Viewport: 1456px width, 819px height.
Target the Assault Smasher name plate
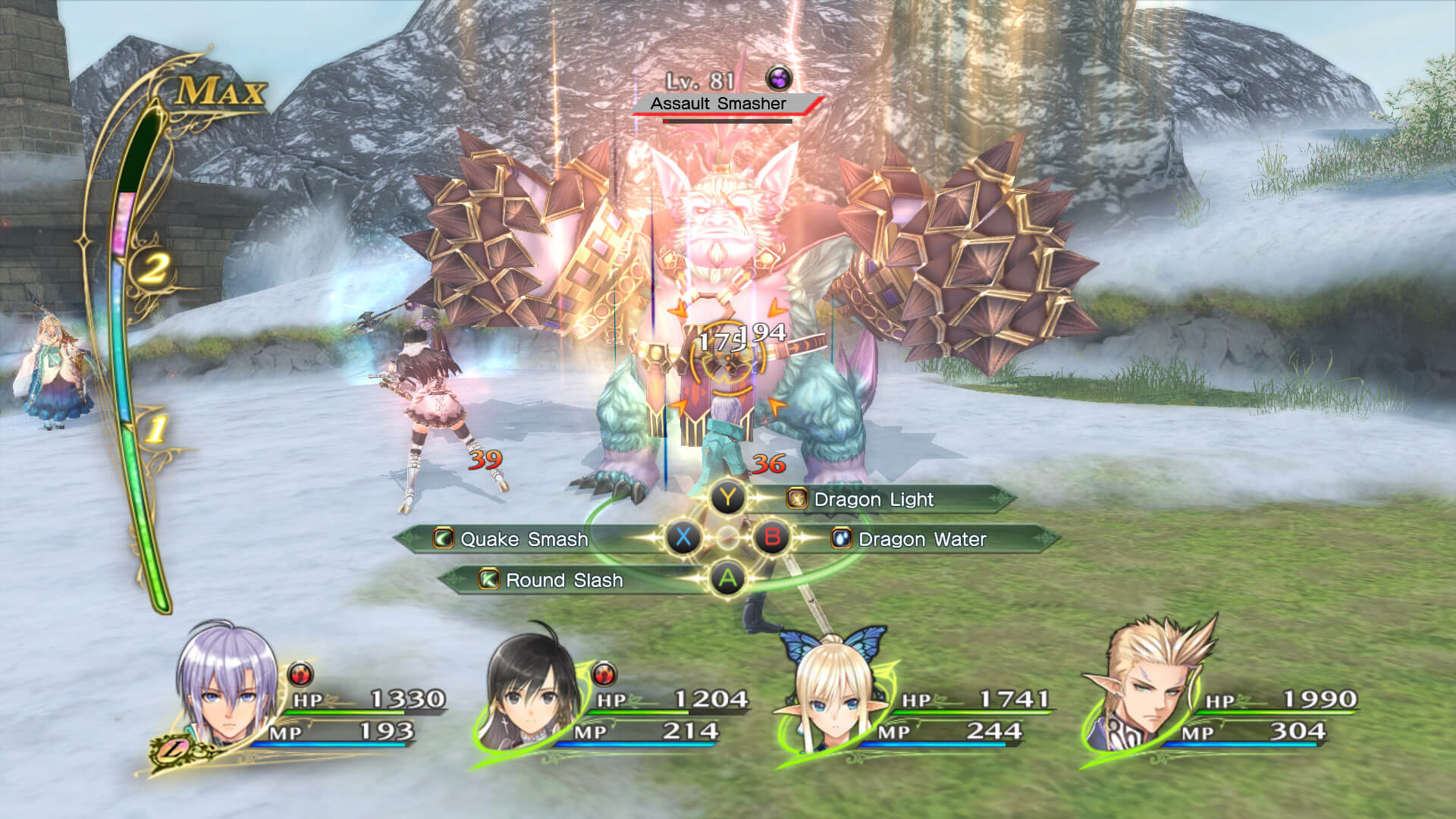pos(719,104)
